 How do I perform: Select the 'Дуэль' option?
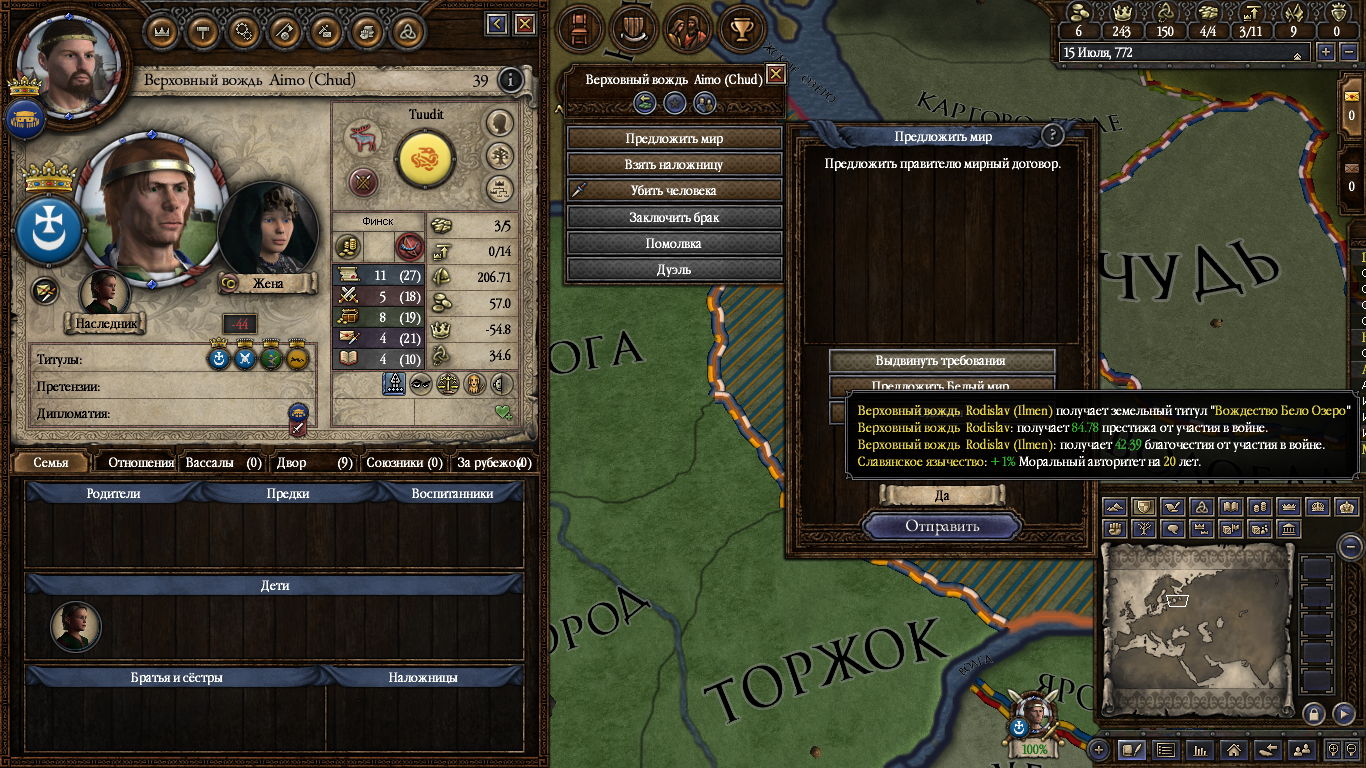674,269
